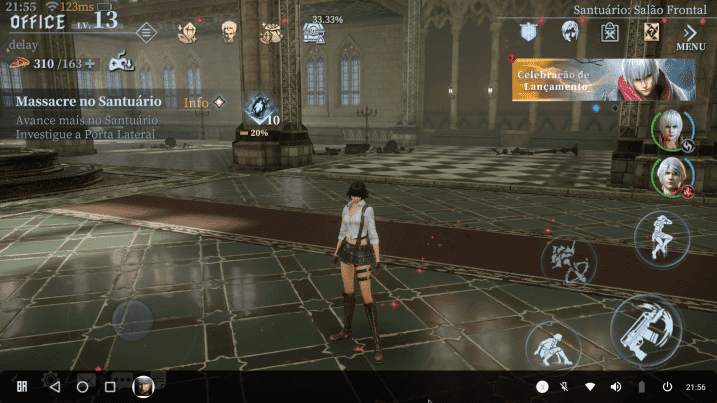
Task: Switch to the upper white-haired character portrait
Action: click(x=671, y=131)
